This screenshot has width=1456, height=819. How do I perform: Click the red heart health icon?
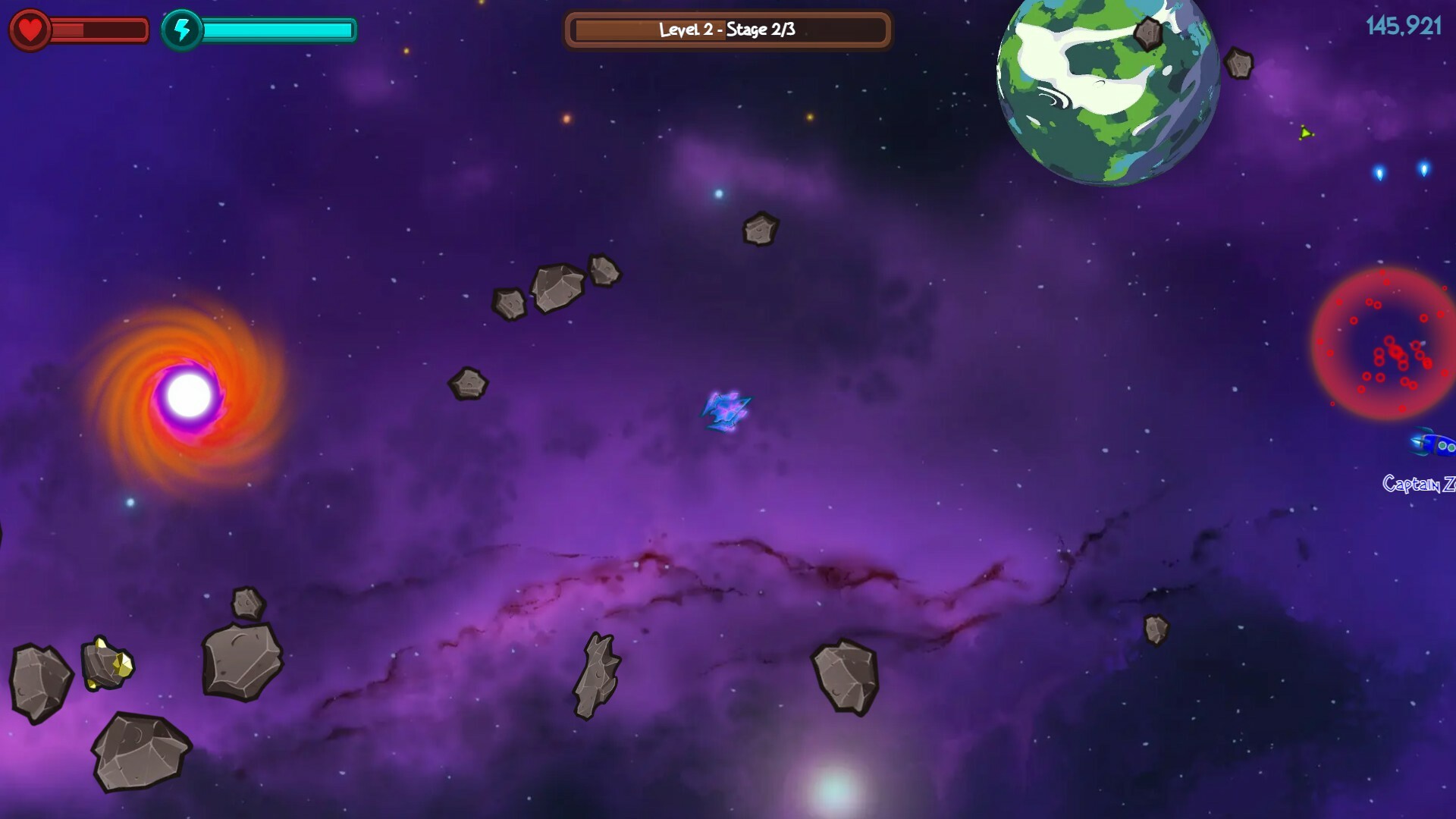(30, 30)
